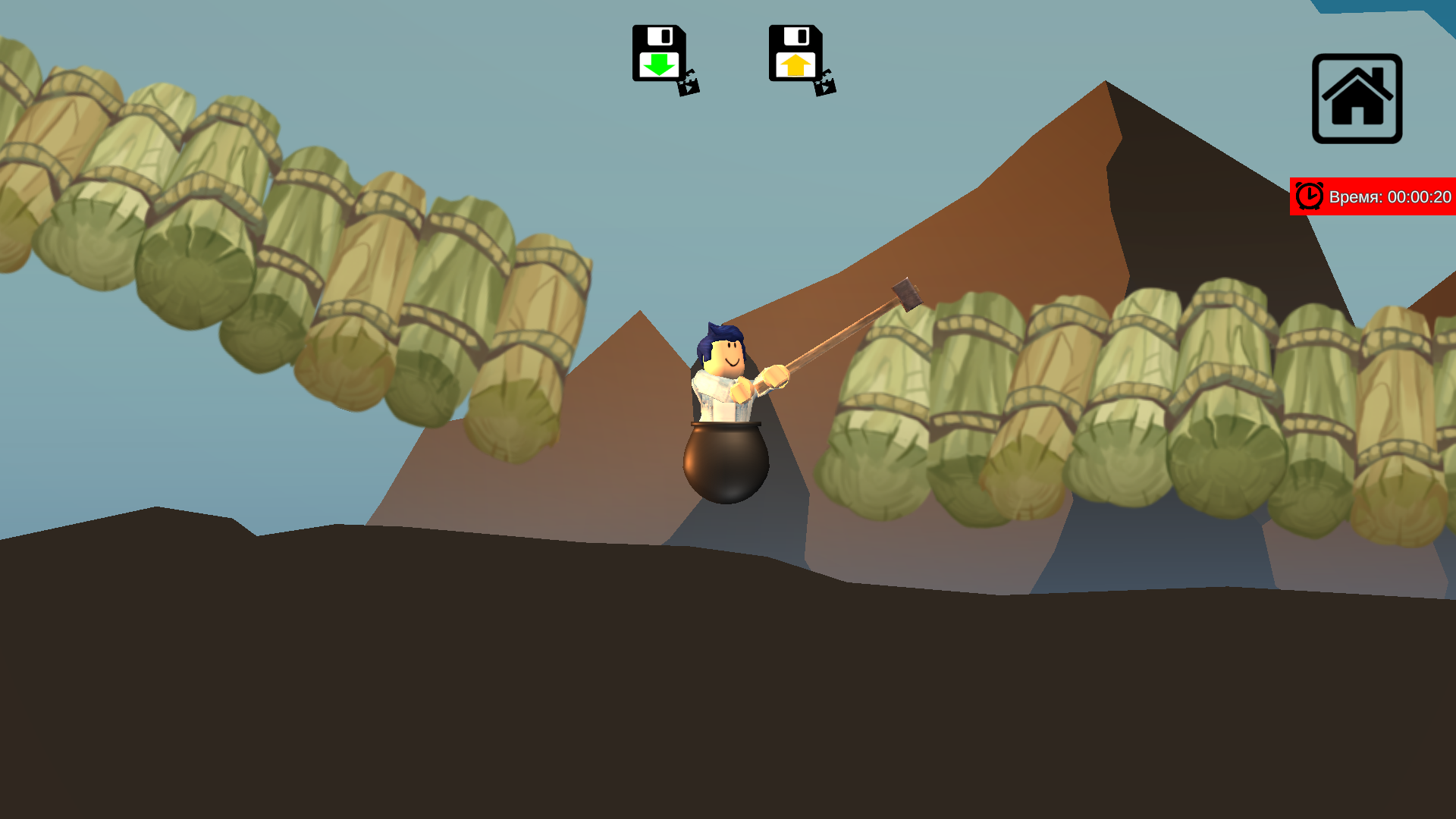Click the film clapper beside save disk
Image resolution: width=1456 pixels, height=819 pixels.
687,86
